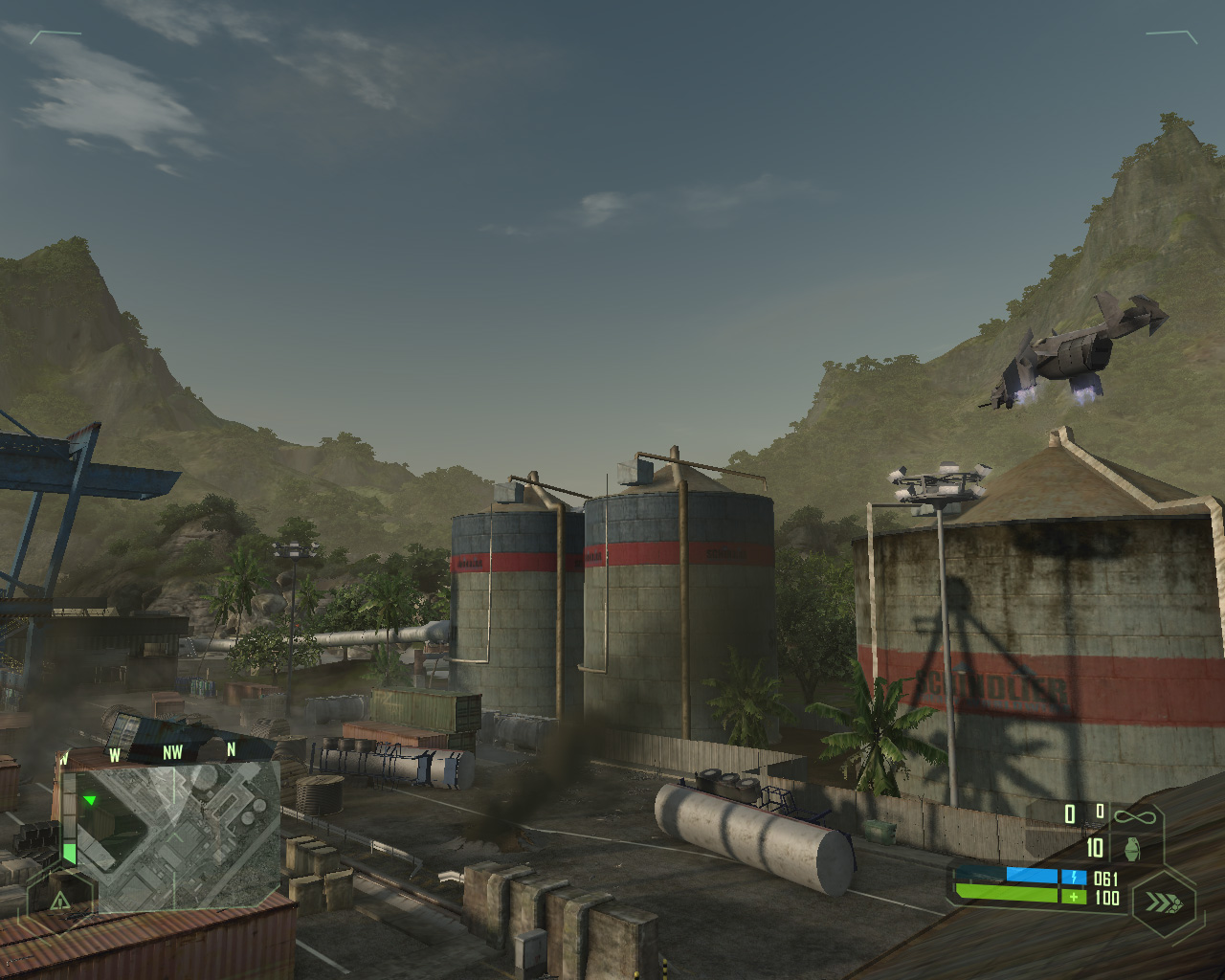The width and height of the screenshot is (1225, 980).
Task: Click the infinity weapon icon
Action: coord(1134,816)
